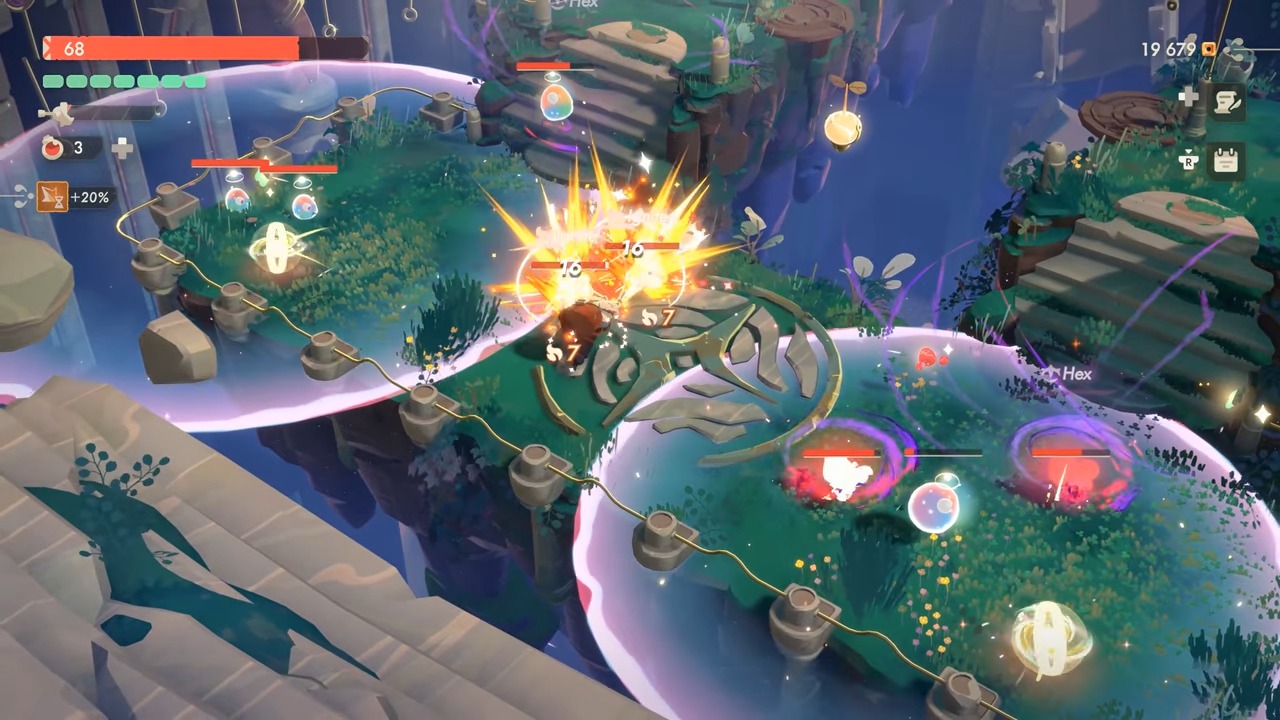Click the green stamina segment row
The height and width of the screenshot is (720, 1280).
(x=125, y=81)
